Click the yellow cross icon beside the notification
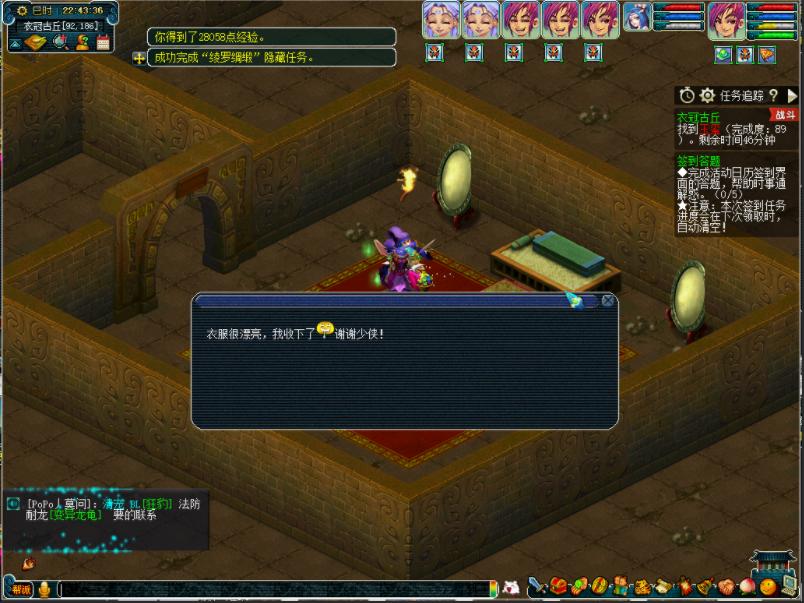Image resolution: width=804 pixels, height=603 pixels. click(138, 58)
